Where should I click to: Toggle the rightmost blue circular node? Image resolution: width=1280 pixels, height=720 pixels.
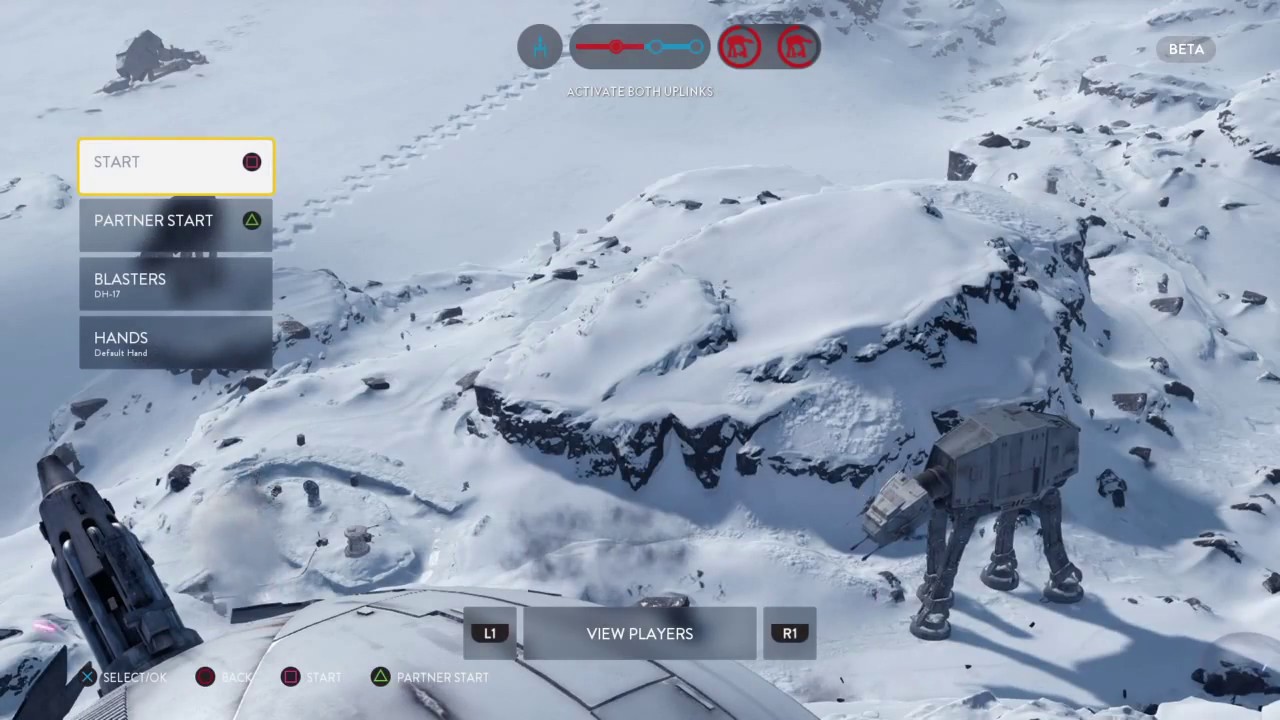[697, 47]
